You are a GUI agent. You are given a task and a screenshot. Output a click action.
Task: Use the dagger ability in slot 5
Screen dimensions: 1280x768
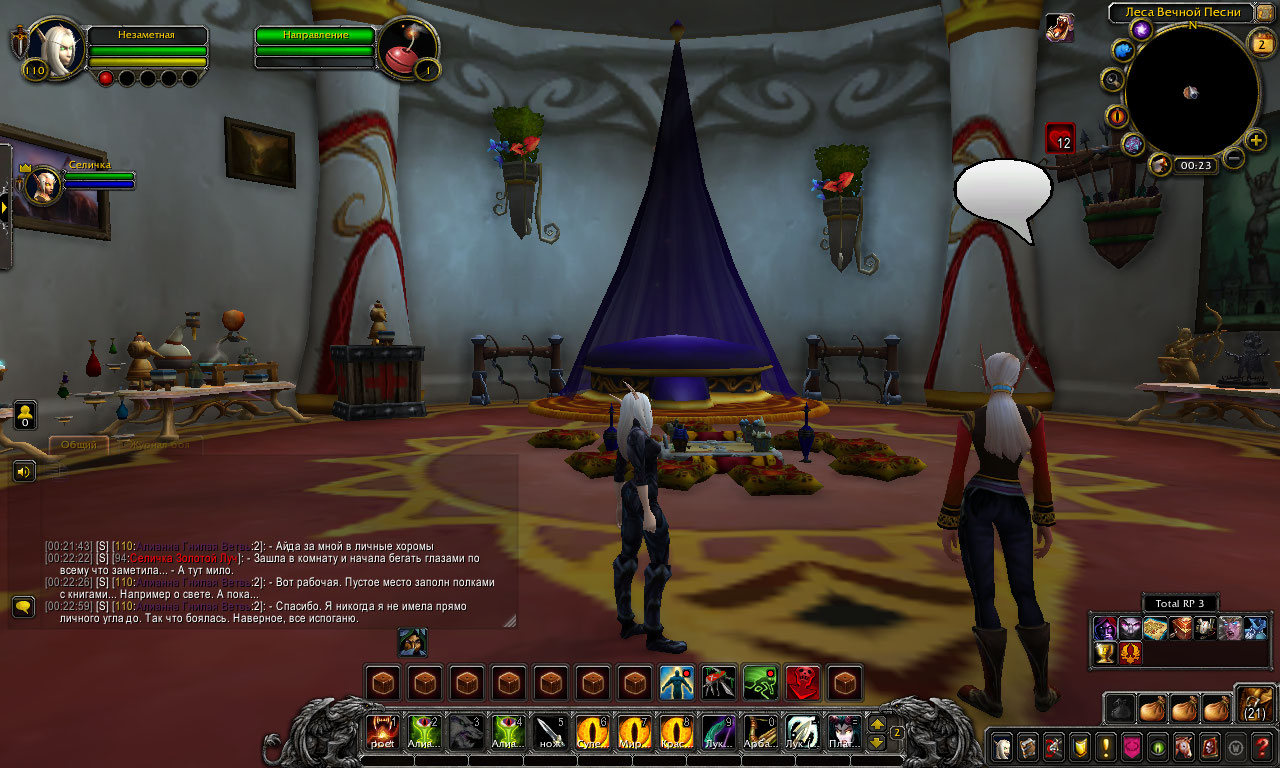[x=549, y=732]
